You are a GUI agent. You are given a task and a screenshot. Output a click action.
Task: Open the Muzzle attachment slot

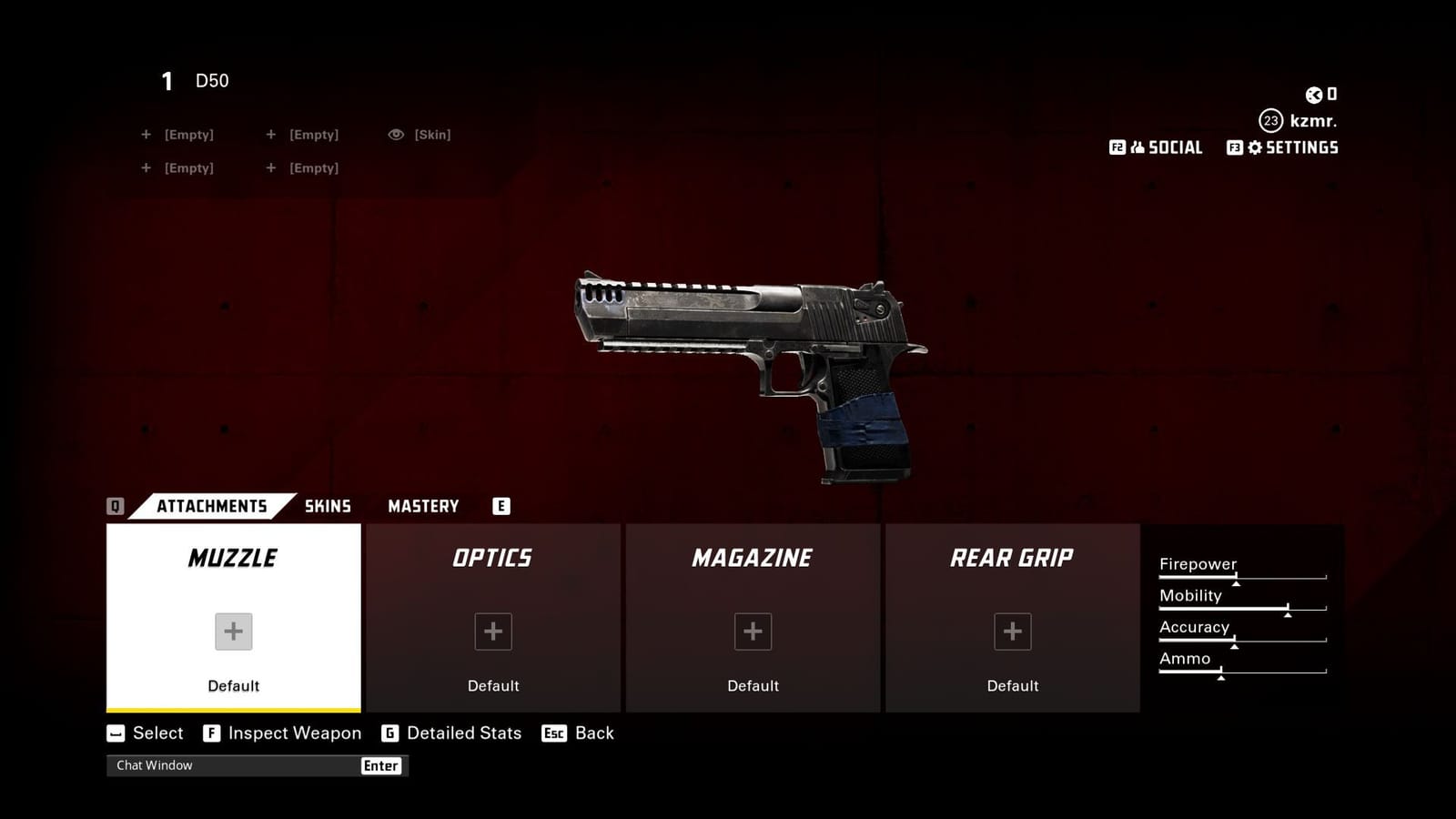click(232, 631)
